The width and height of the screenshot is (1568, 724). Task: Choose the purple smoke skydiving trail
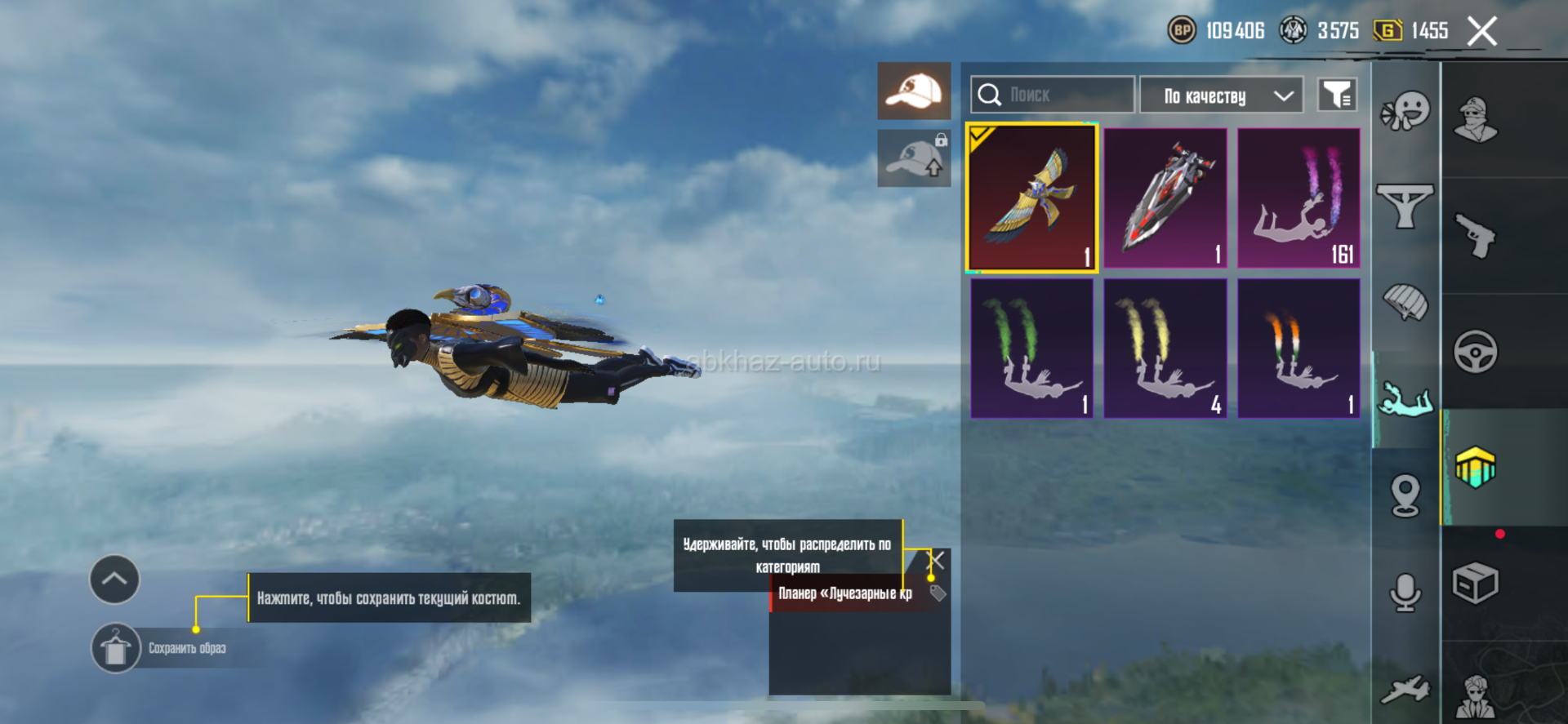[x=1298, y=198]
